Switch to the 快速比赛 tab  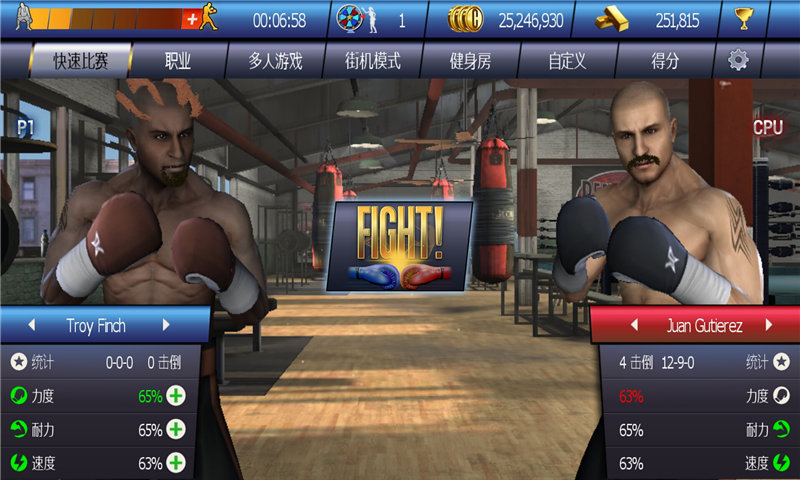[x=80, y=61]
